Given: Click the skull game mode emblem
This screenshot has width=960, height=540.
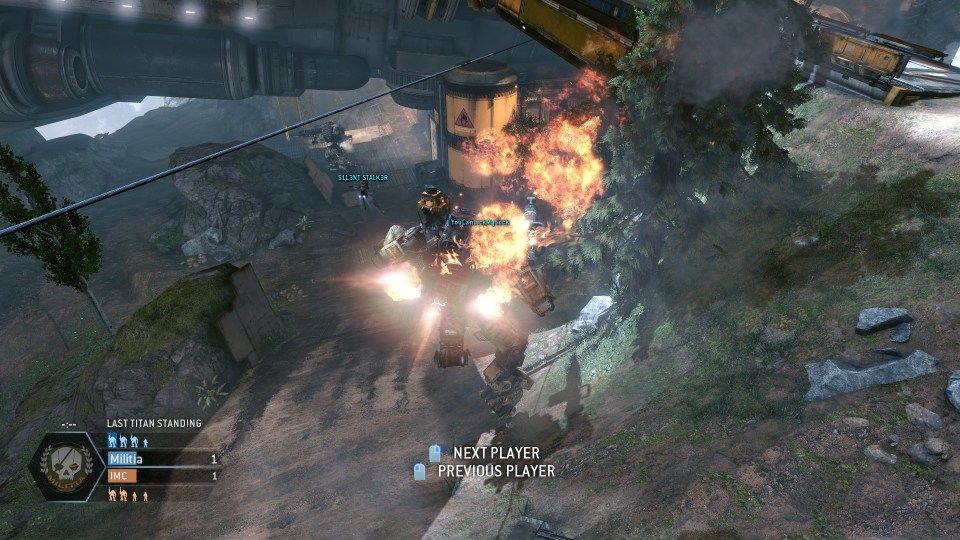Looking at the screenshot, I should 67,467.
